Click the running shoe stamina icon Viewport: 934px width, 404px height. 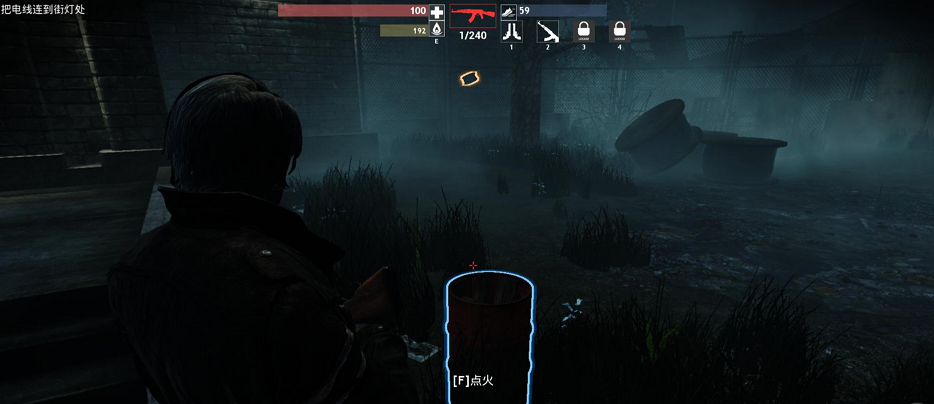[509, 11]
